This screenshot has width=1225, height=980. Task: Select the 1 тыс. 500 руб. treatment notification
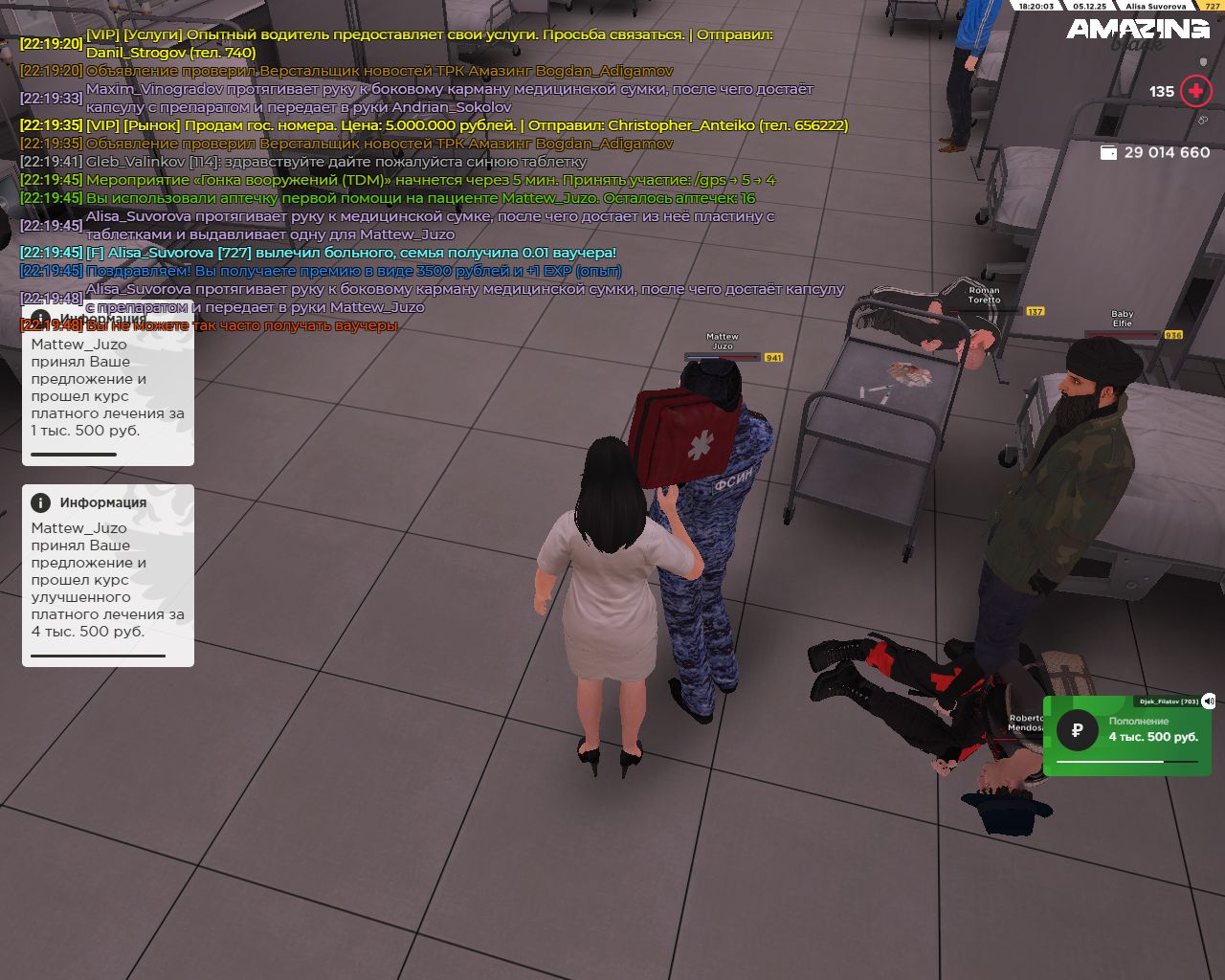pyautogui.click(x=108, y=388)
